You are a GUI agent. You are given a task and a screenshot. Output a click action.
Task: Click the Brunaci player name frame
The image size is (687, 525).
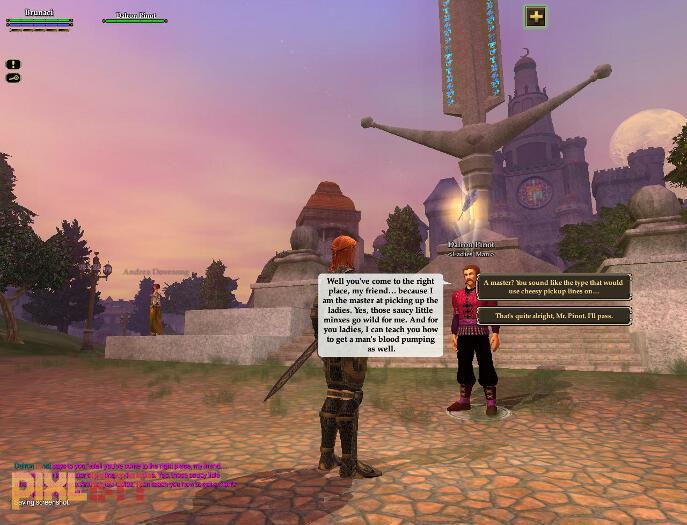[39, 18]
